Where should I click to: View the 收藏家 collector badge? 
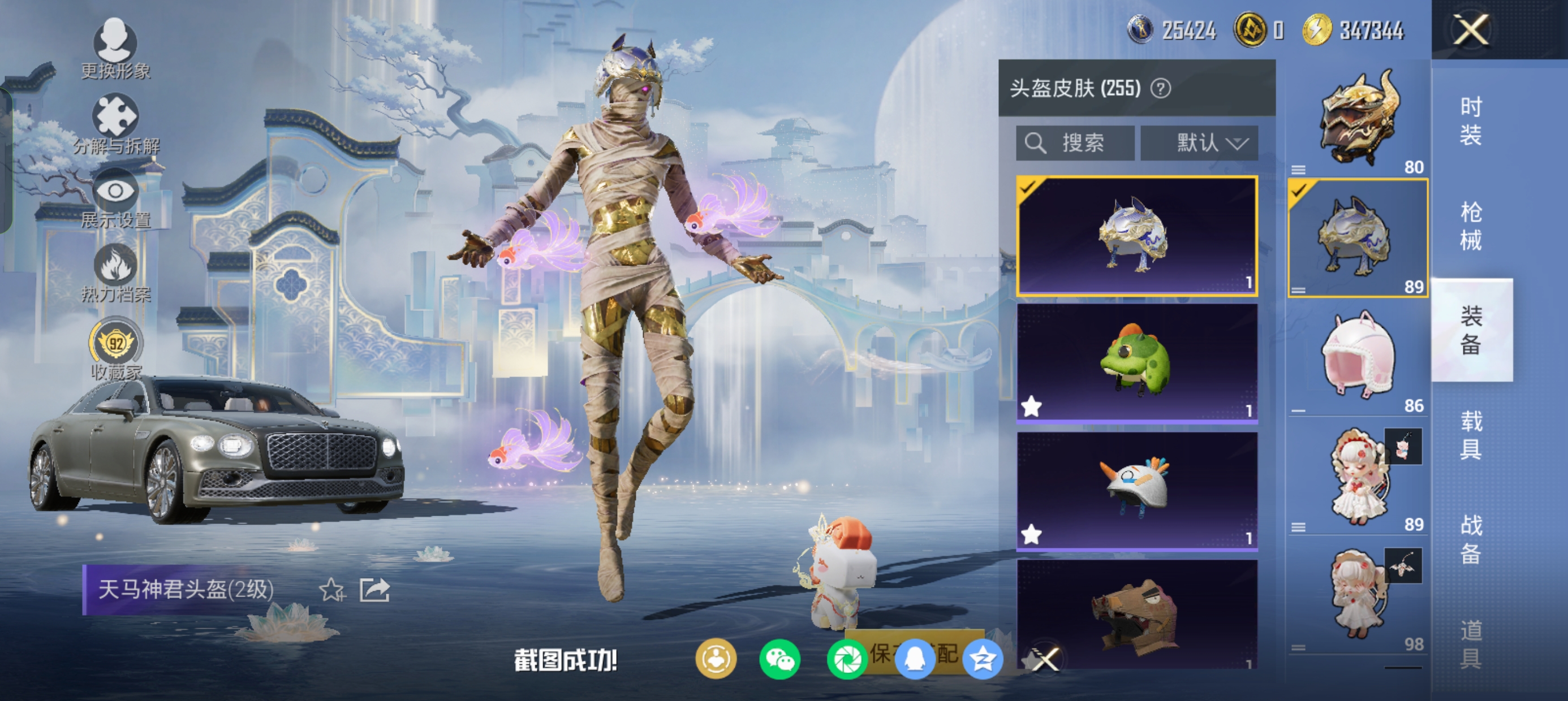tap(115, 348)
